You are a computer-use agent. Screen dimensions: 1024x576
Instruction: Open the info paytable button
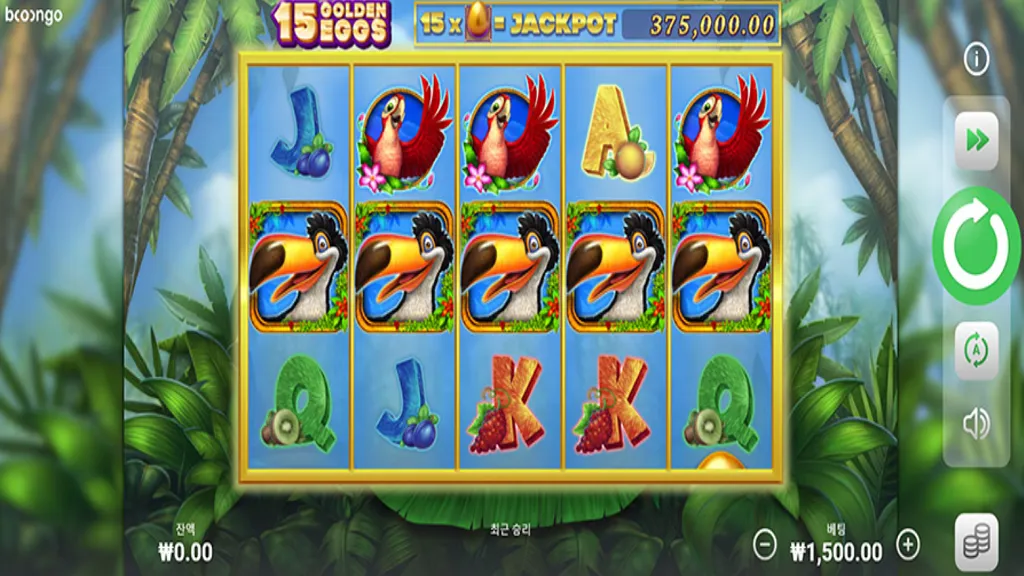coord(976,59)
